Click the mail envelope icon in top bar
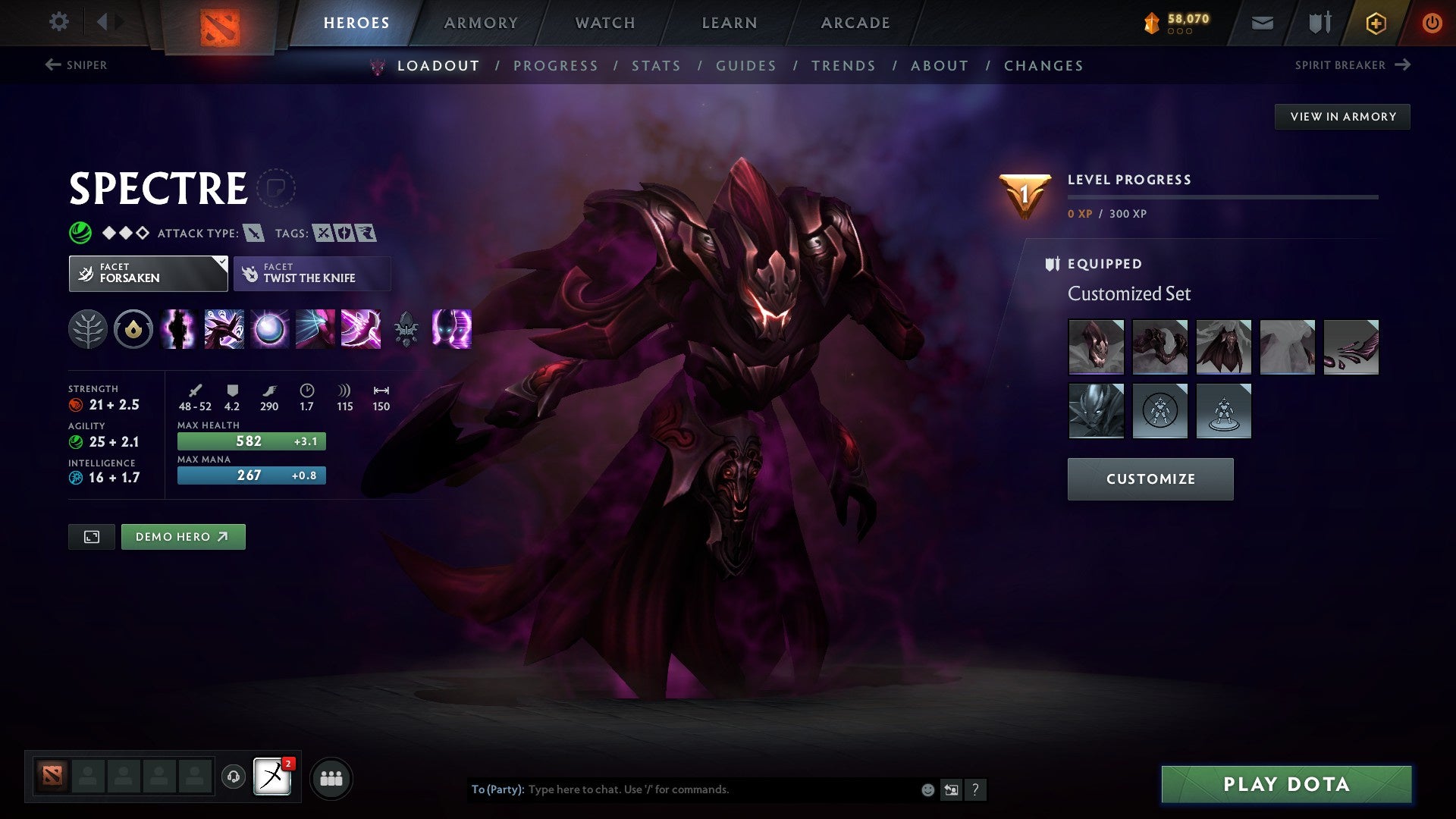This screenshot has height=819, width=1456. pyautogui.click(x=1263, y=22)
